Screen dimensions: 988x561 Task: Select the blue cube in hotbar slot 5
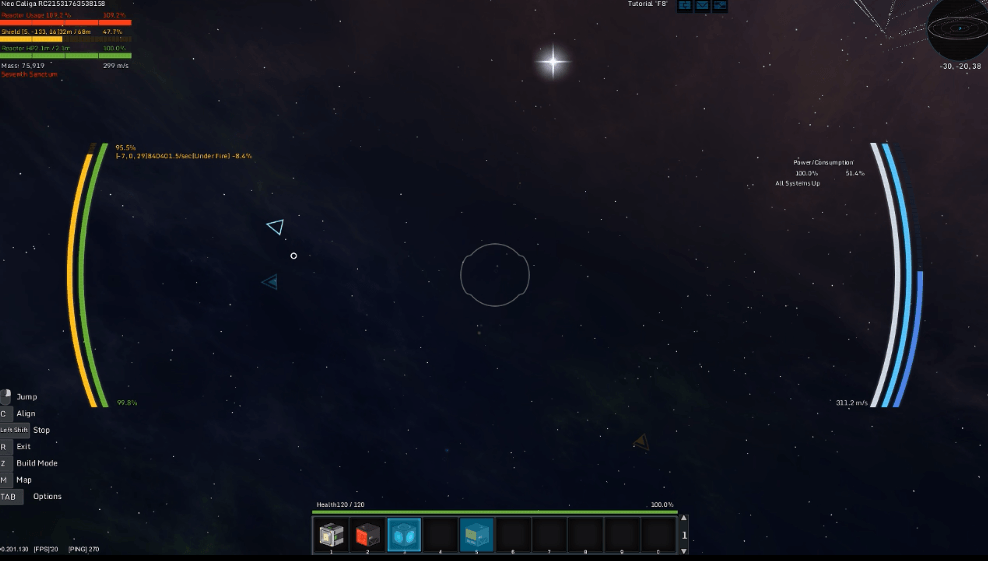point(476,535)
